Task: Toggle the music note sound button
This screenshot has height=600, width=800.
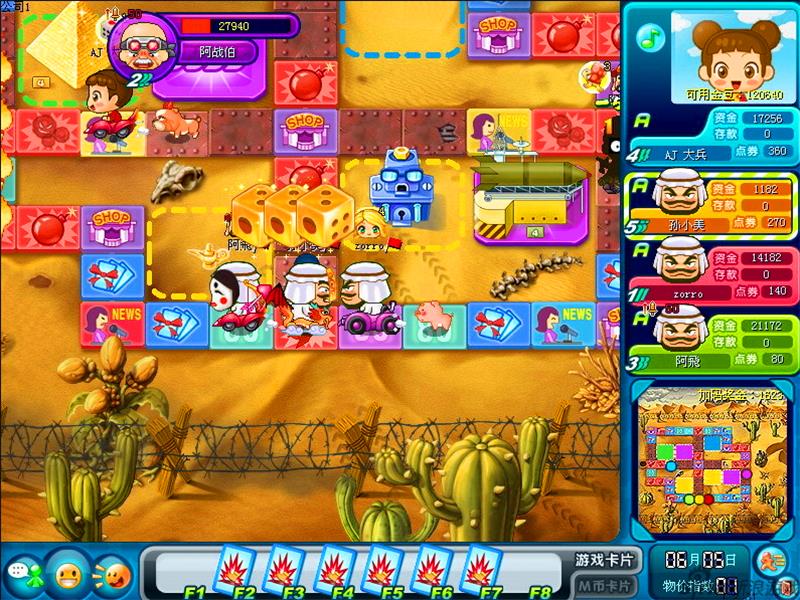Action: [x=651, y=38]
